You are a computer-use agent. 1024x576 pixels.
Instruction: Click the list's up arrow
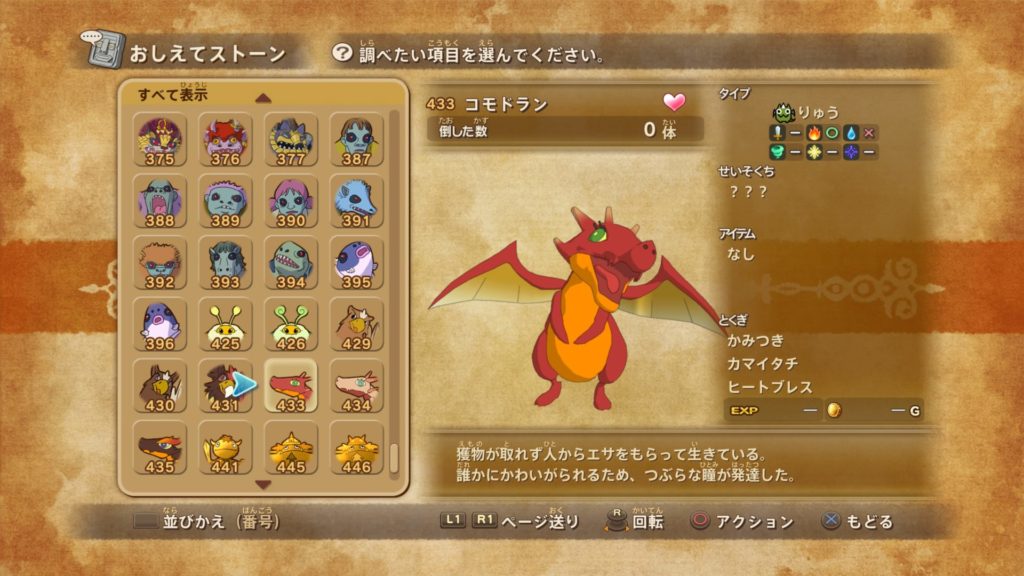click(x=263, y=98)
